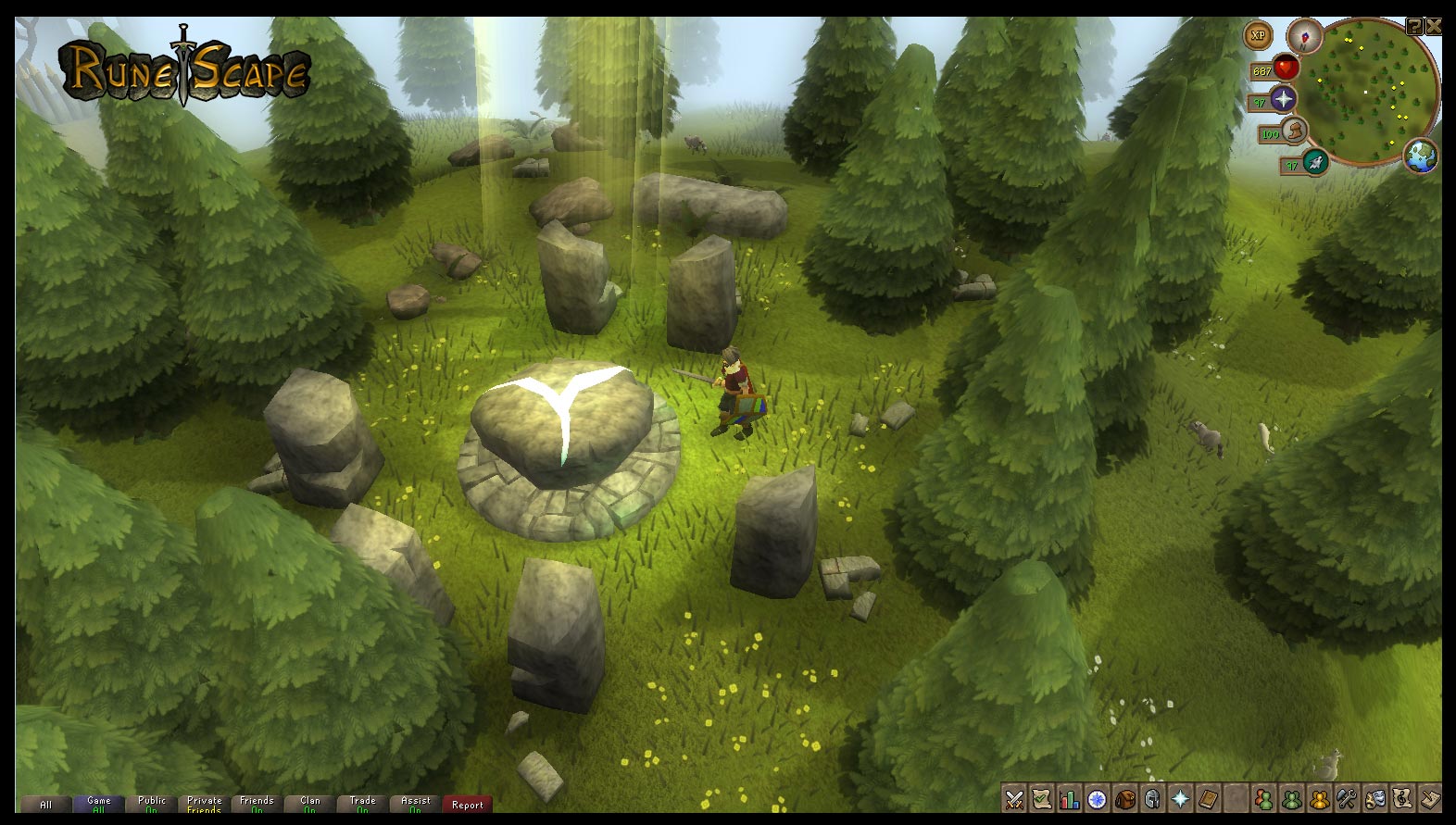Show the worn equipment helmet tab
Image resolution: width=1456 pixels, height=825 pixels.
[1153, 798]
